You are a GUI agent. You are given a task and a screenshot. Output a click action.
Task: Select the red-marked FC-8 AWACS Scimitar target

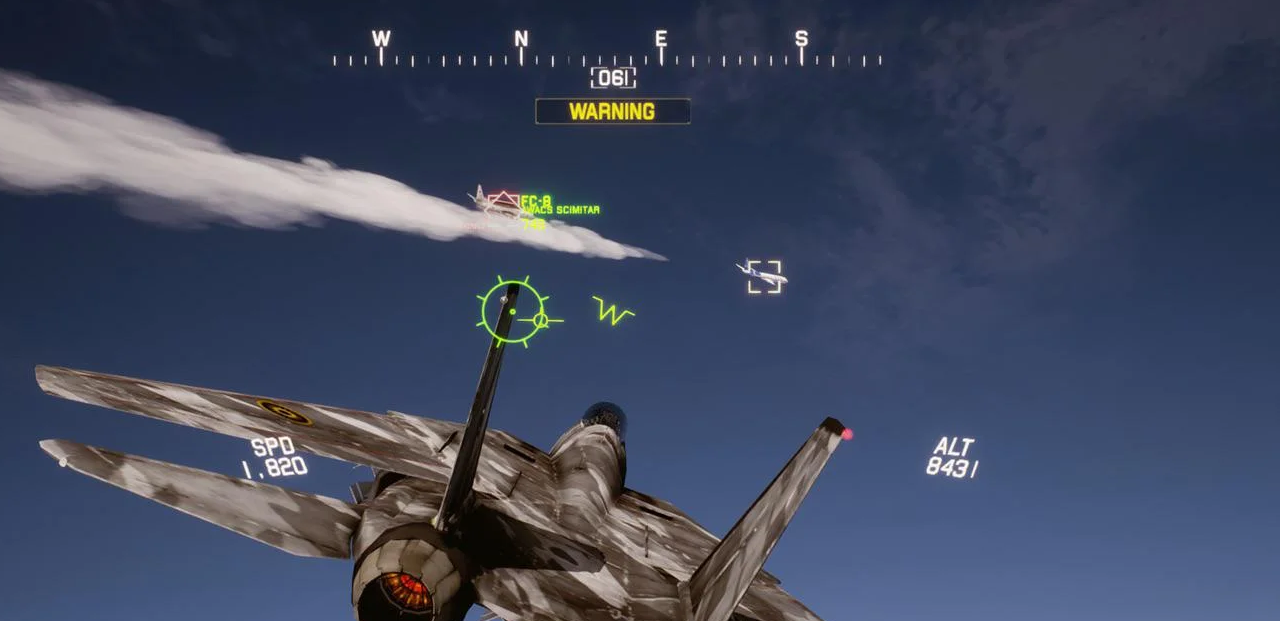503,204
